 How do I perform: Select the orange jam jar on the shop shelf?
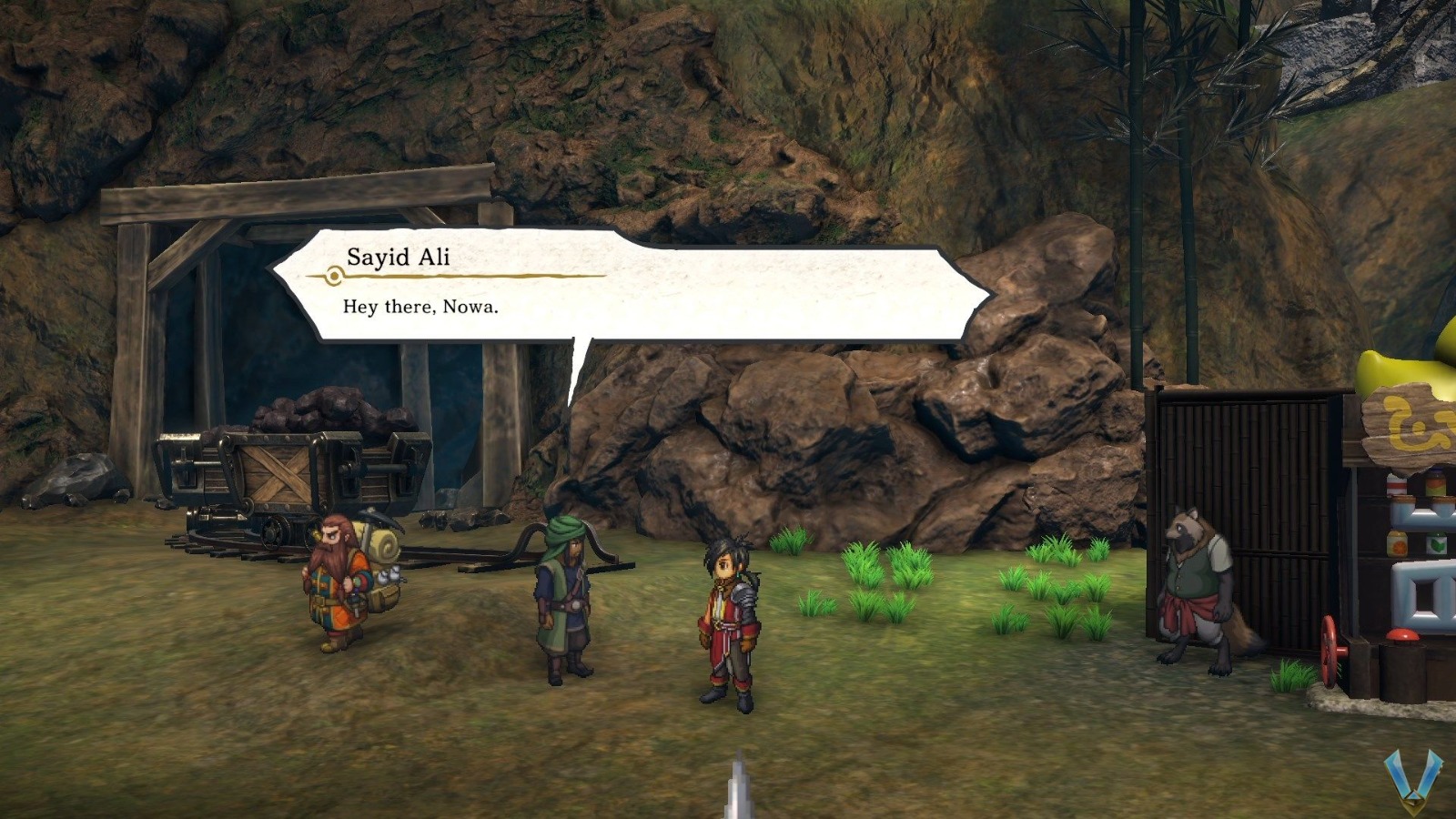[x=1398, y=546]
